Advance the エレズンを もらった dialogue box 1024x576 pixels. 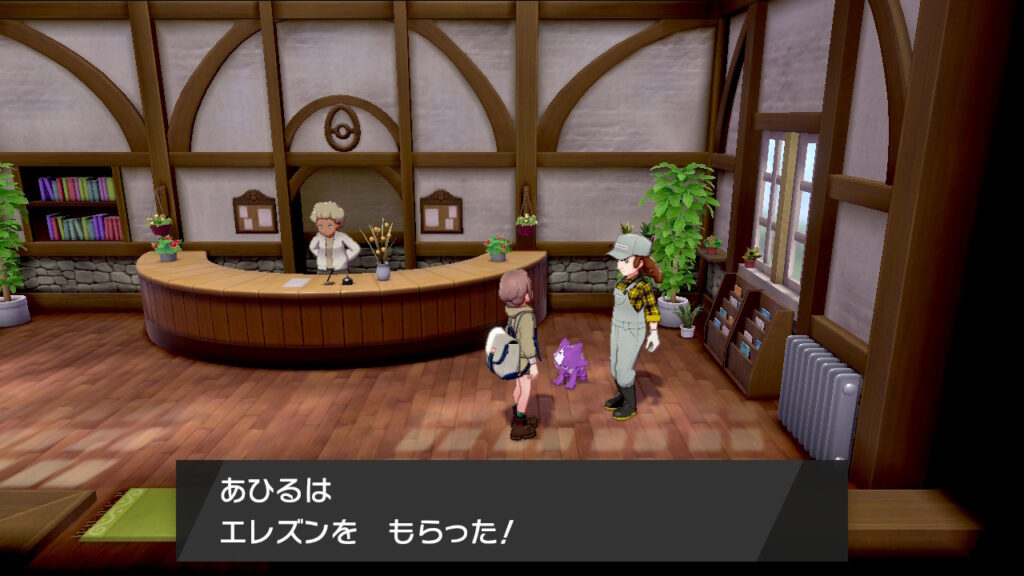(x=511, y=510)
